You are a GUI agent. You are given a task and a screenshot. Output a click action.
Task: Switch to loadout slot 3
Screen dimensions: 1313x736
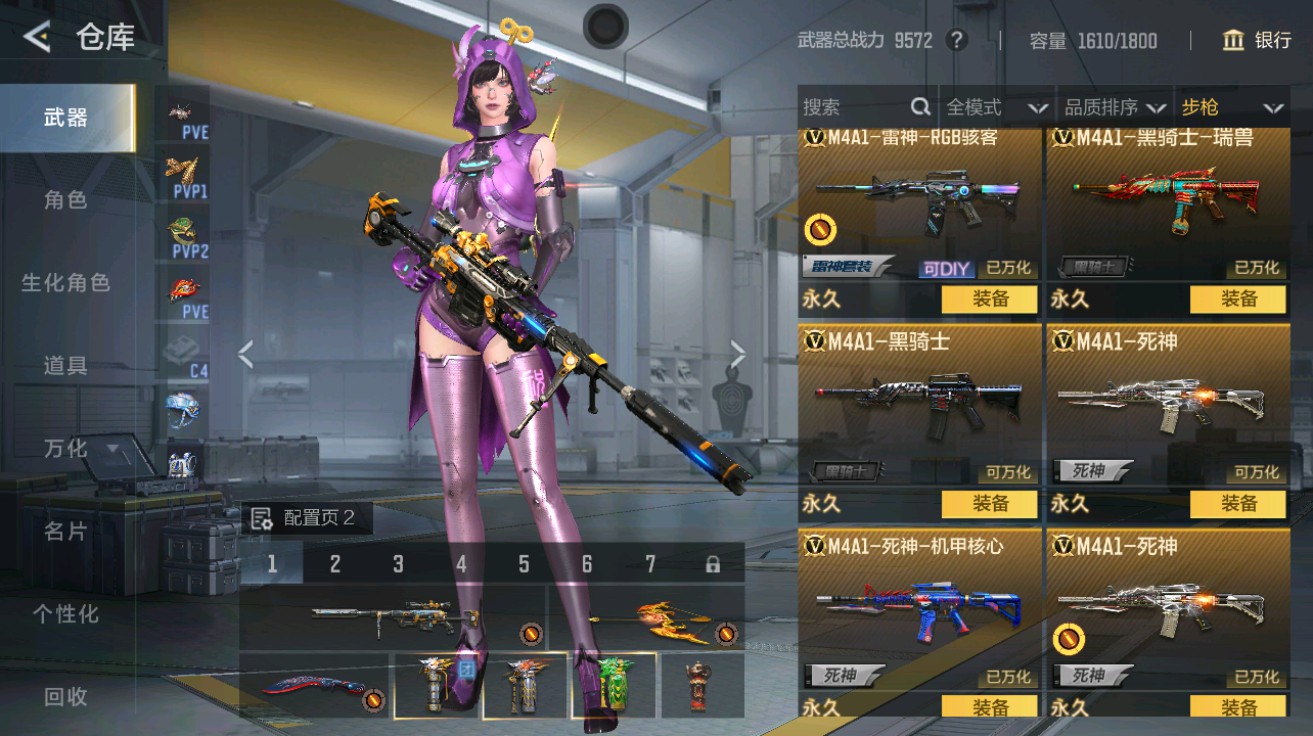pyautogui.click(x=398, y=564)
